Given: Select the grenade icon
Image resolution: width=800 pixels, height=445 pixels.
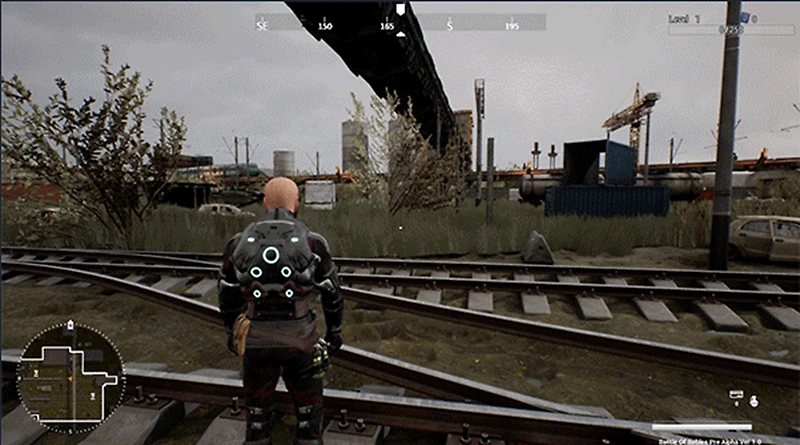Looking at the screenshot, I should (x=752, y=402).
